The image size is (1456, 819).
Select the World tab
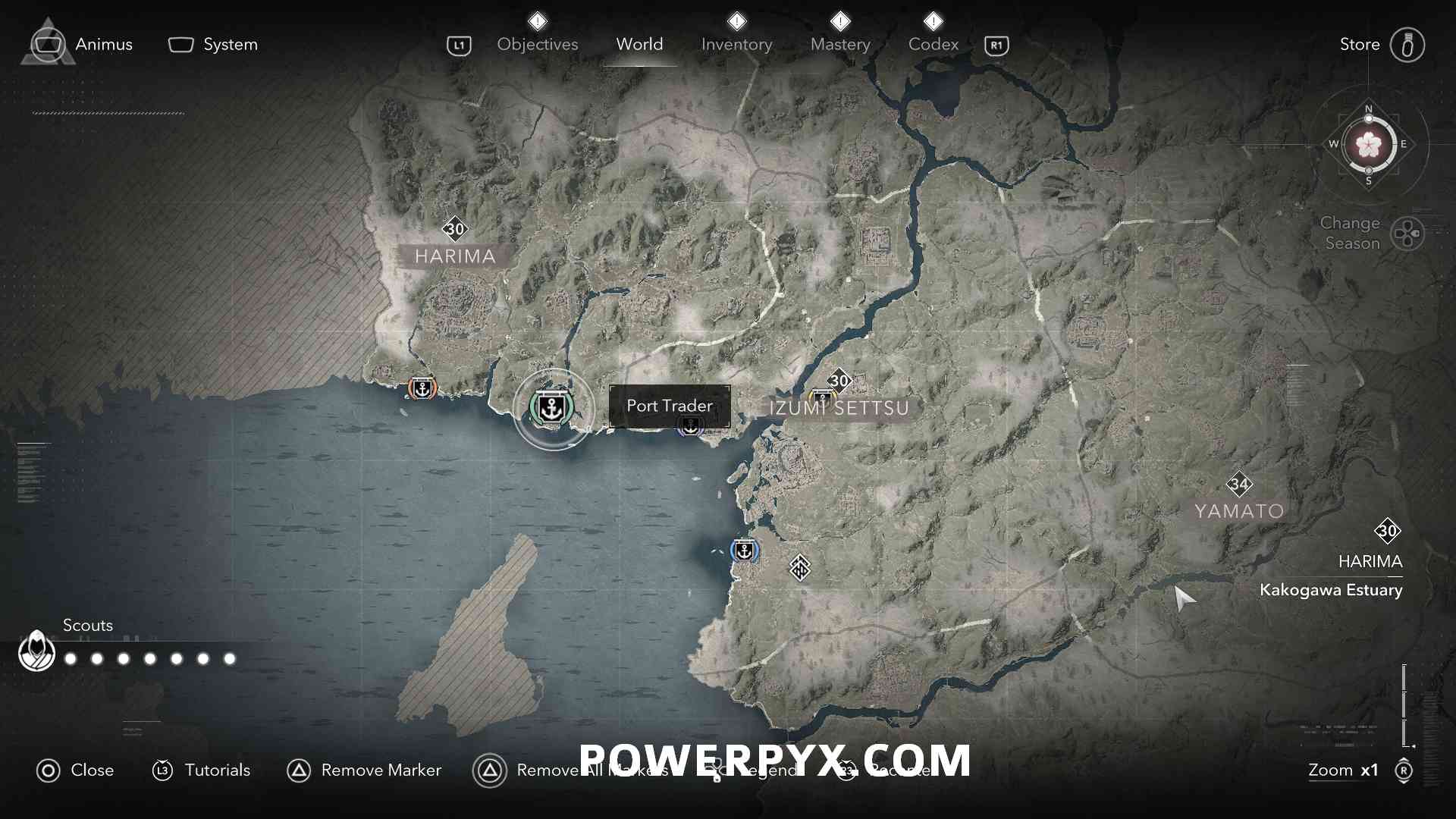click(x=639, y=44)
